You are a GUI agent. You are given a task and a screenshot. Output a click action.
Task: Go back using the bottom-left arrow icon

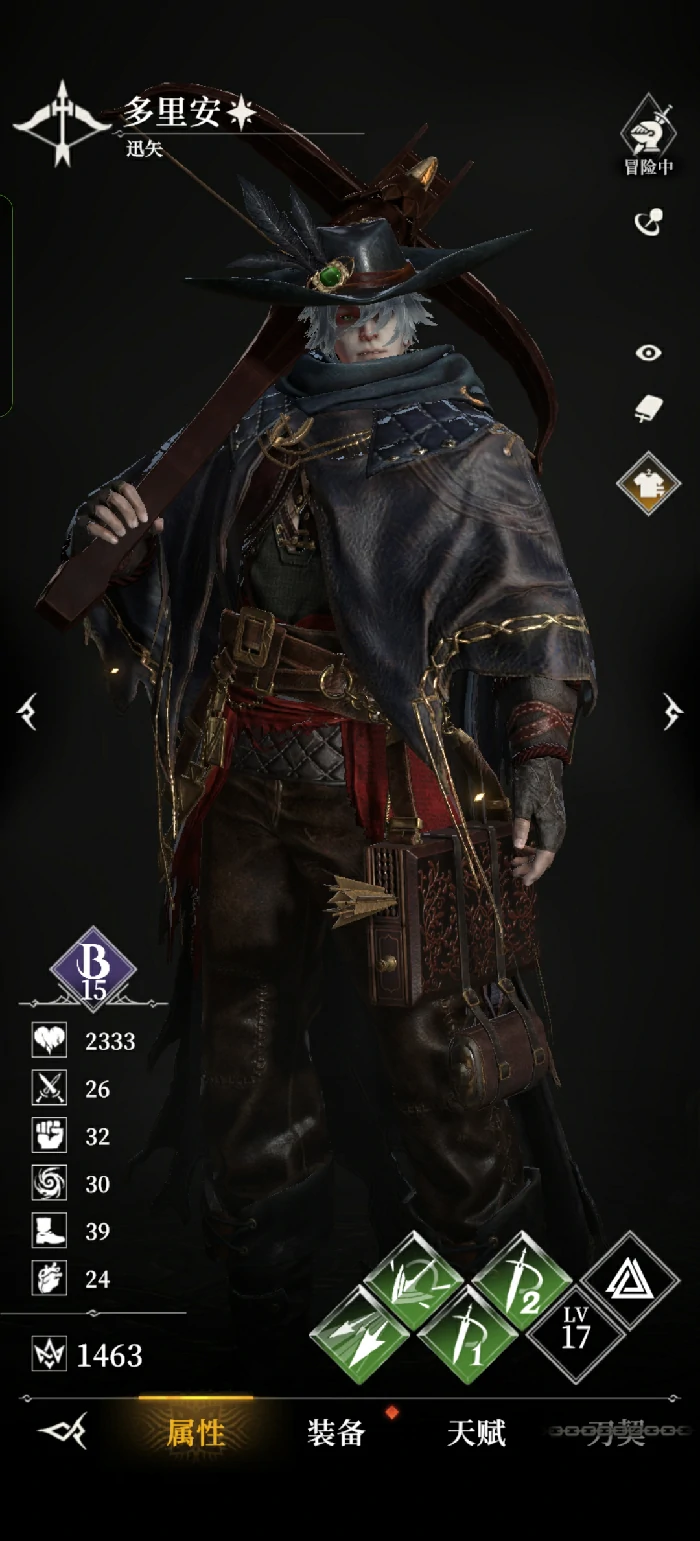pos(62,1432)
